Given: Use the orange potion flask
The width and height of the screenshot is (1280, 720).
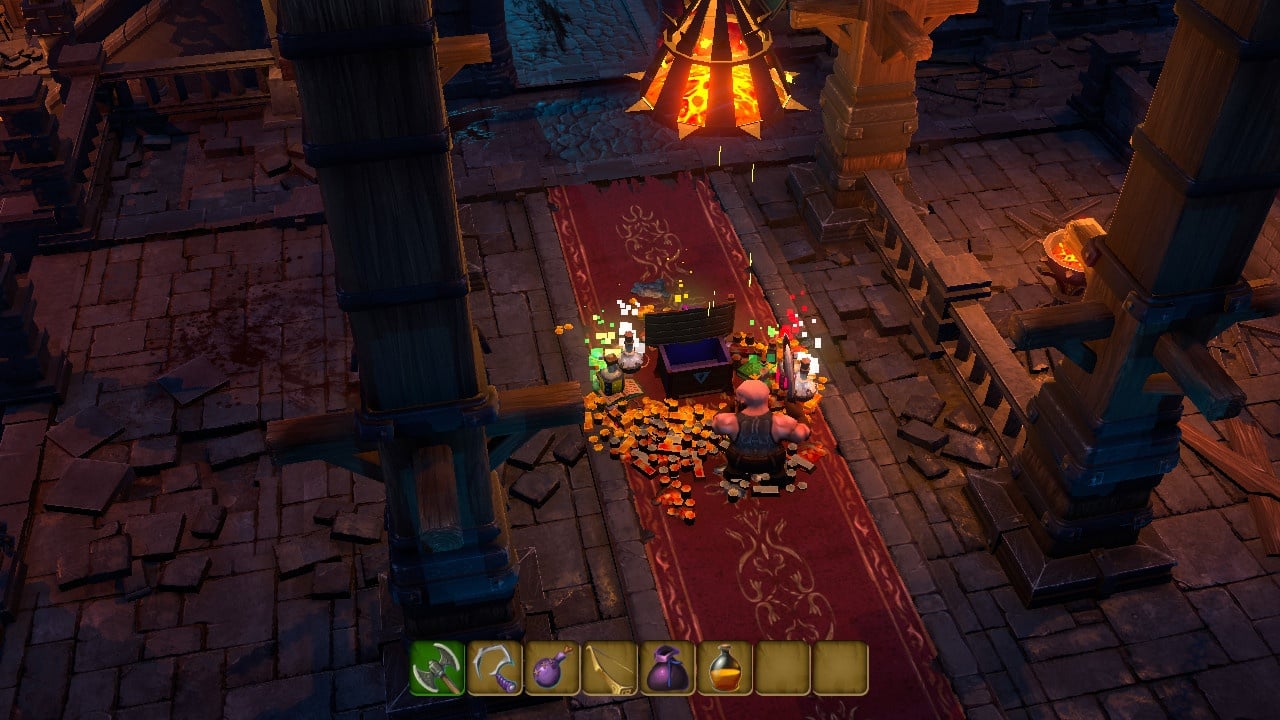Looking at the screenshot, I should (725, 668).
